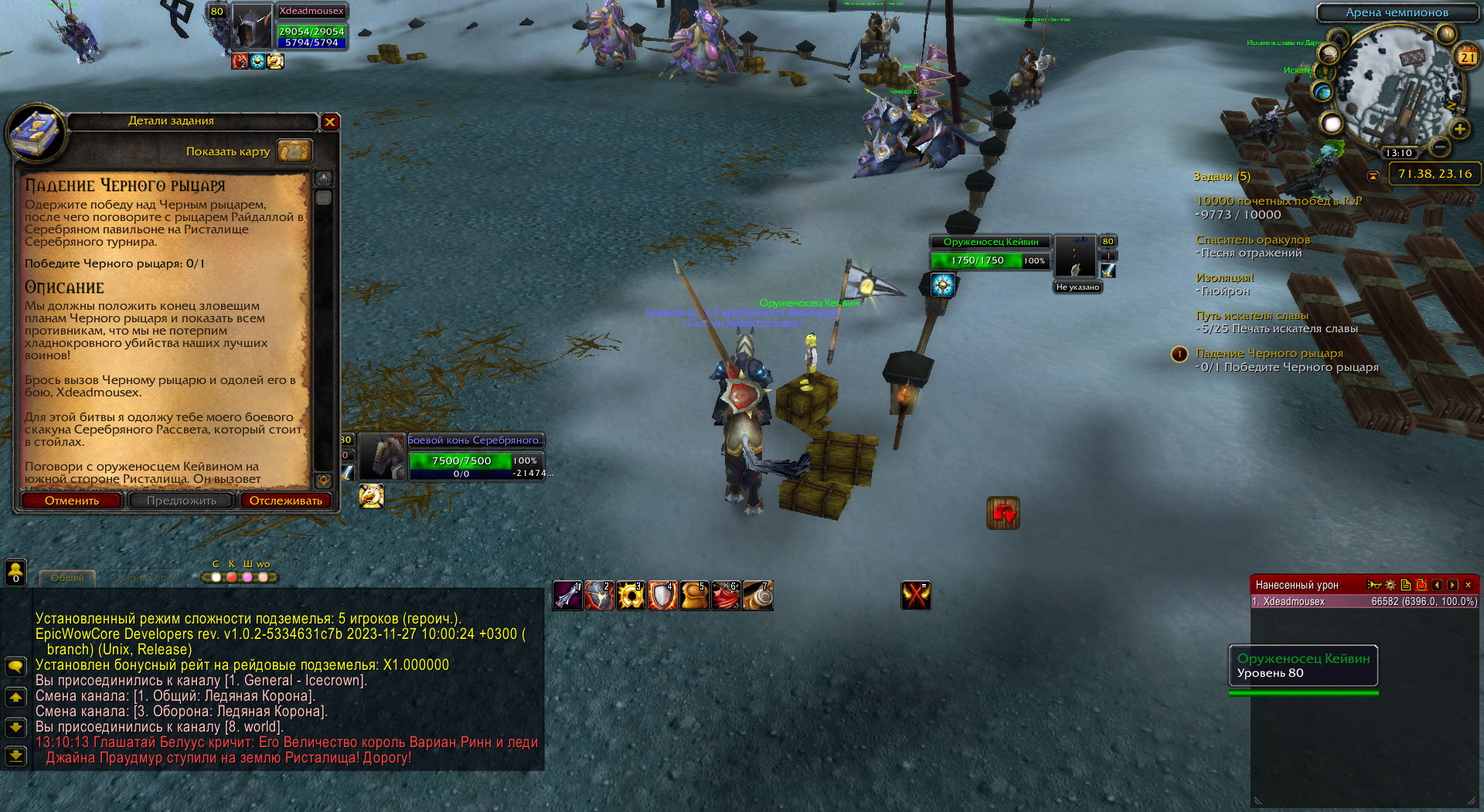The height and width of the screenshot is (812, 1484).
Task: Close the Нанесенный урон damage meter
Action: (x=1468, y=585)
